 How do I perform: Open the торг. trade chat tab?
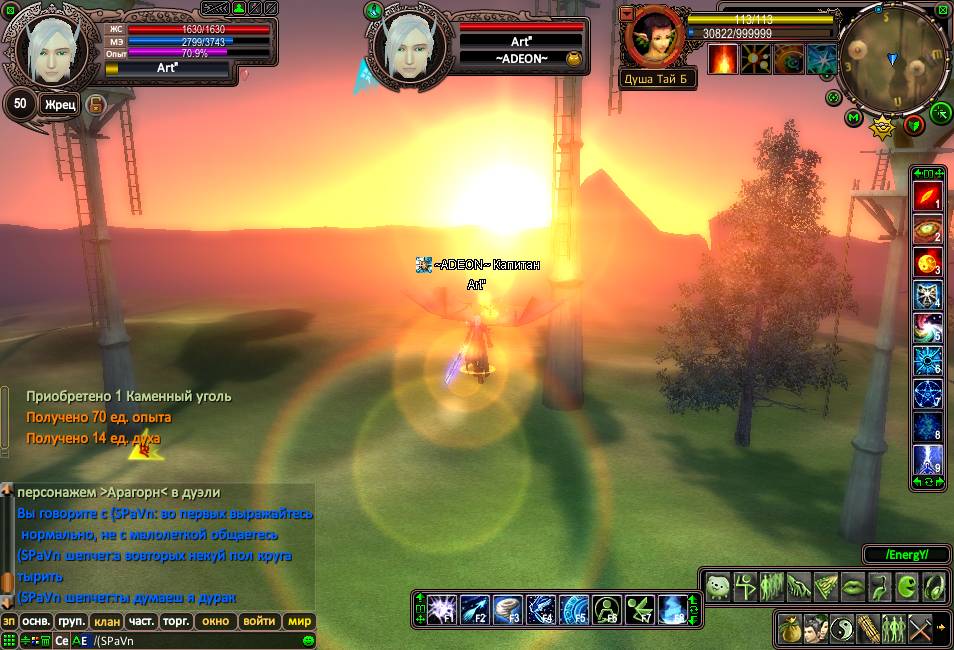pyautogui.click(x=176, y=621)
